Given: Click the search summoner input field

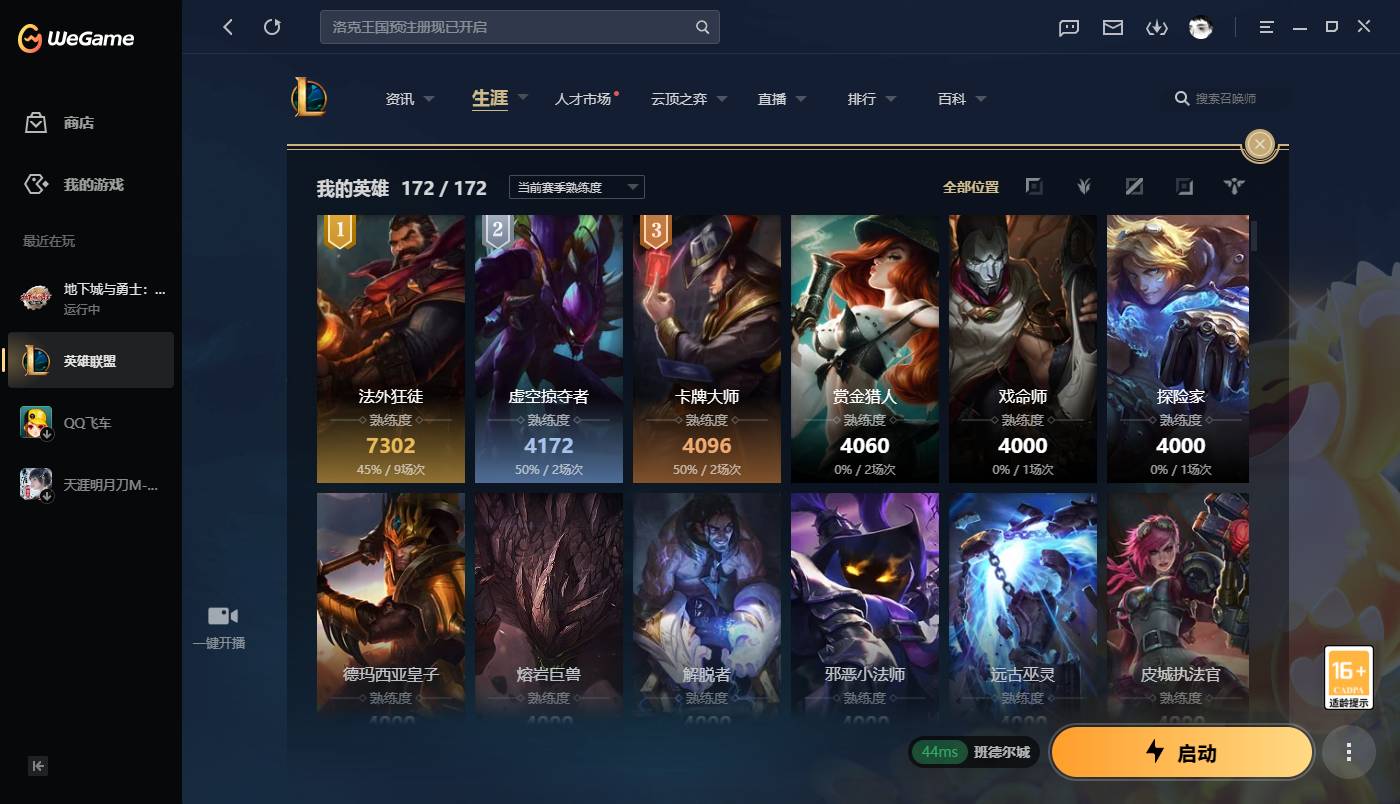Looking at the screenshot, I should pos(1224,98).
